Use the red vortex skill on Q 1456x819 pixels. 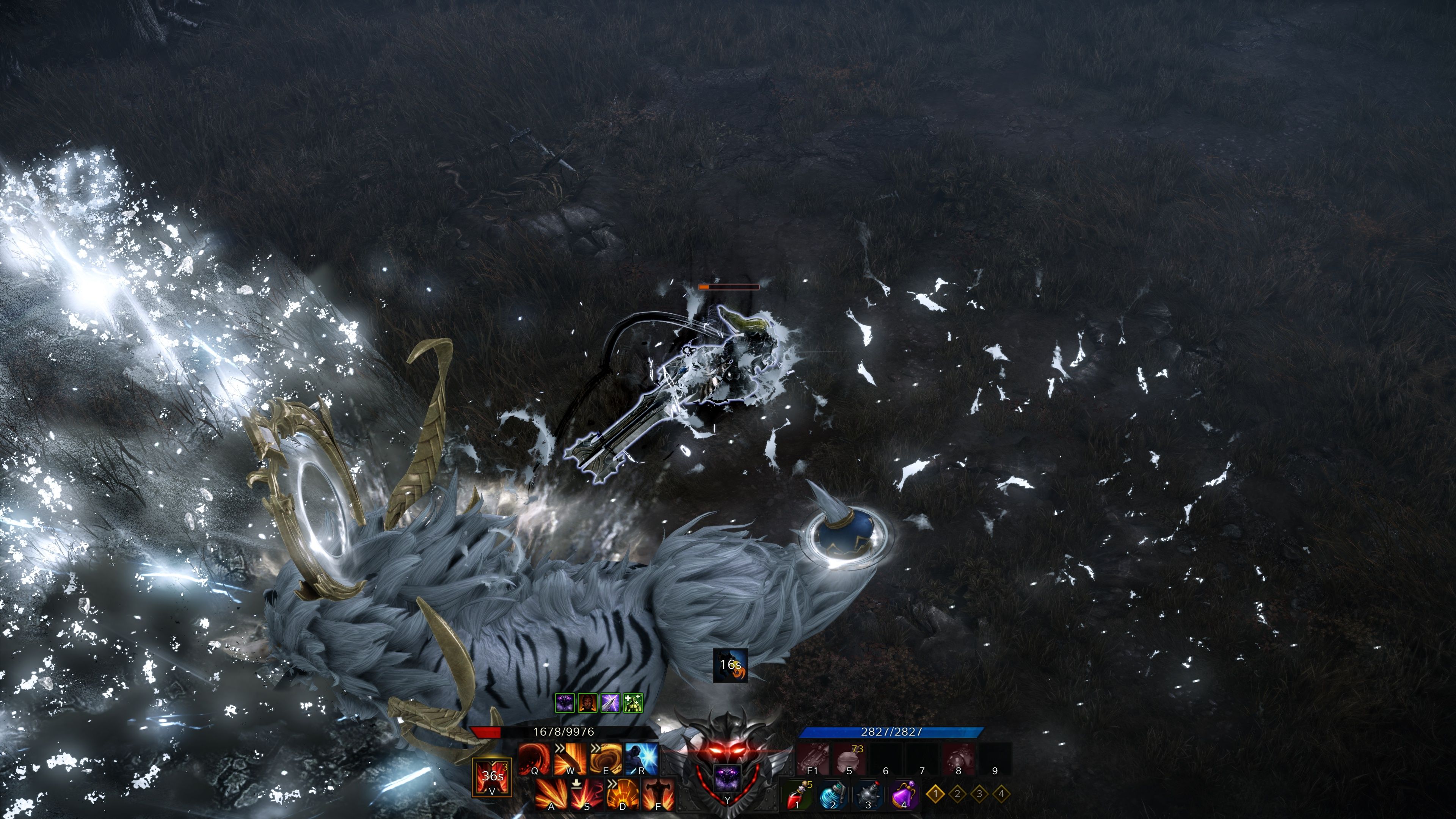pos(533,759)
